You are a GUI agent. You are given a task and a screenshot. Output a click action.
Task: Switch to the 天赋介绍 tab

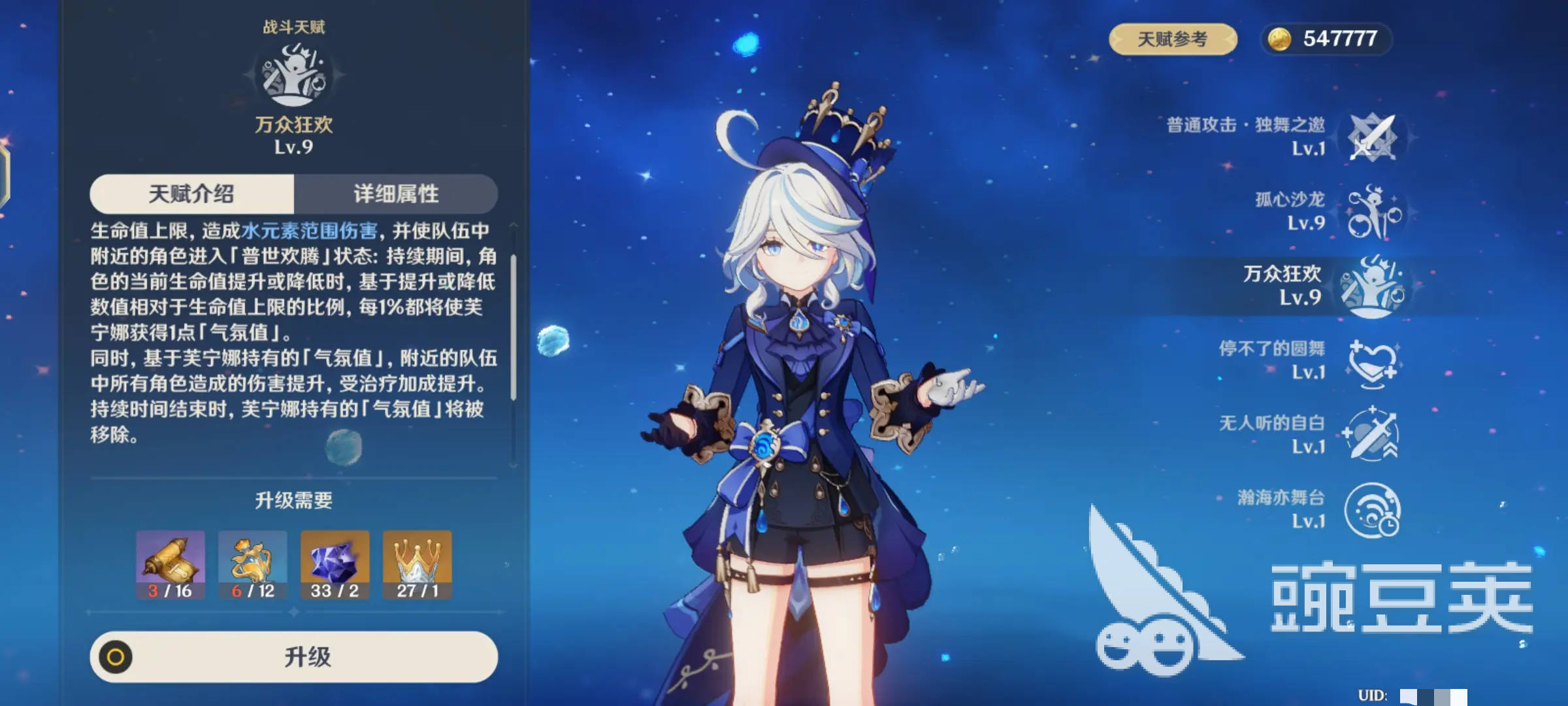[x=193, y=194]
